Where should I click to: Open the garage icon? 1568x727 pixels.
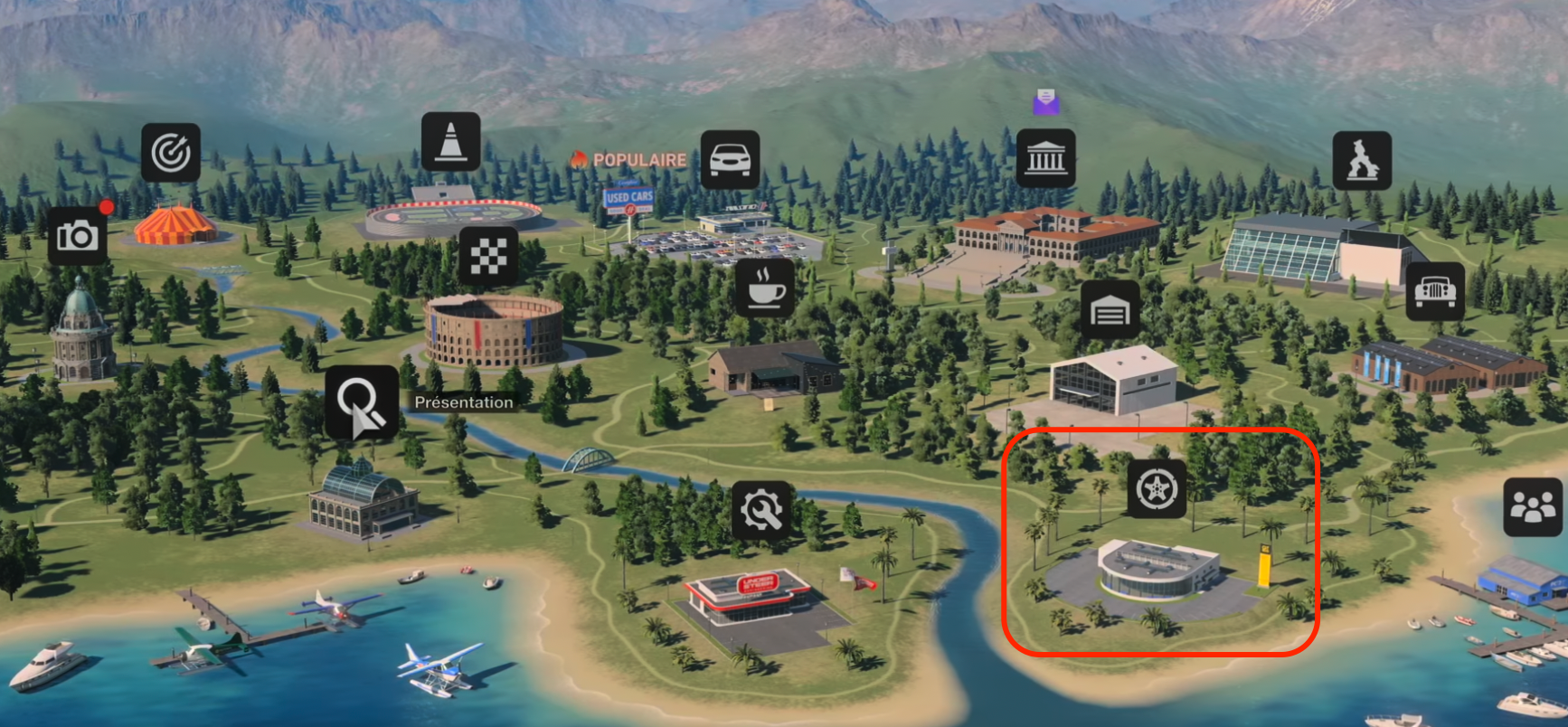point(1110,310)
